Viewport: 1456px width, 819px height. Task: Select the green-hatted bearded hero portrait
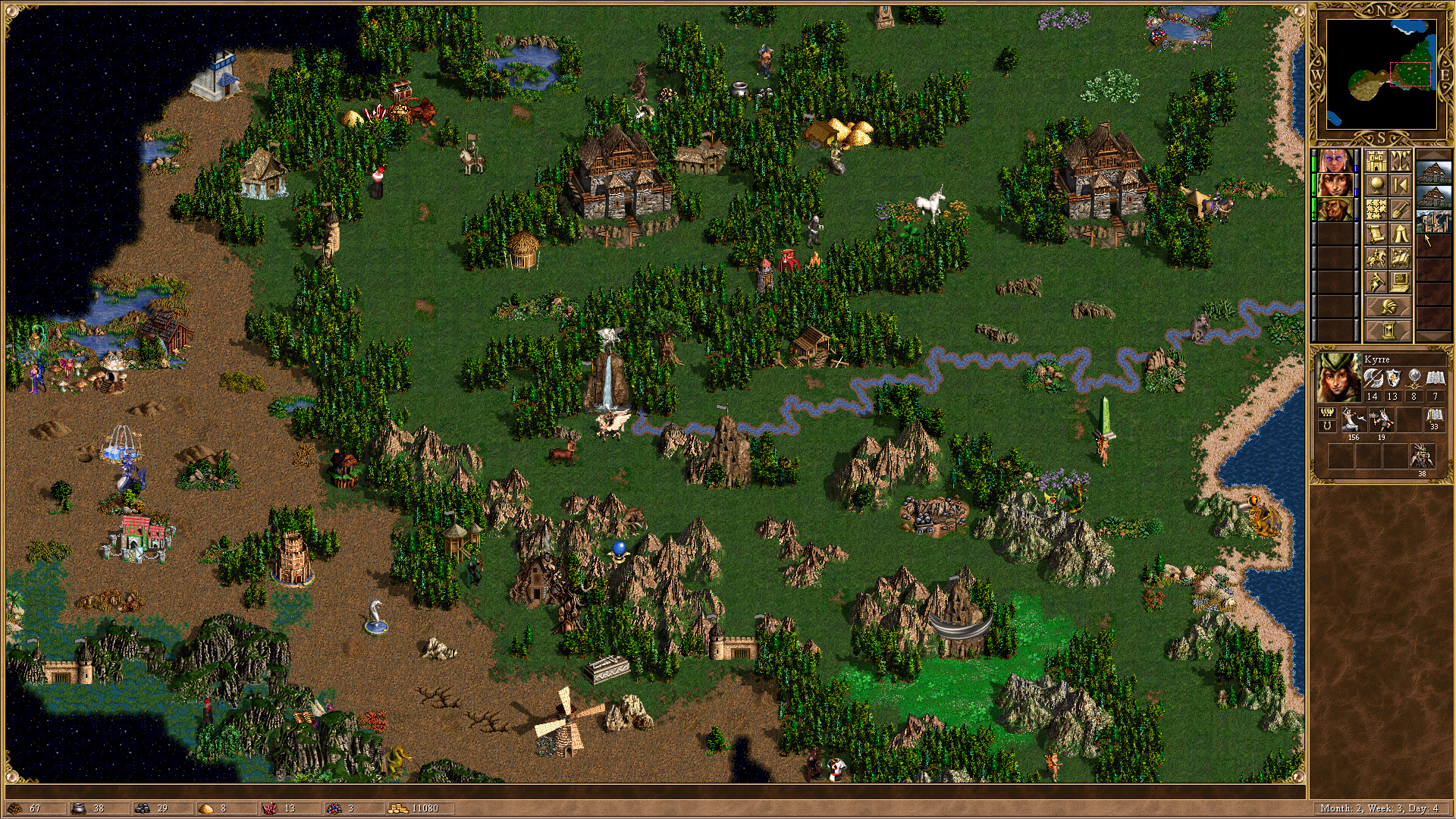pos(1334,209)
